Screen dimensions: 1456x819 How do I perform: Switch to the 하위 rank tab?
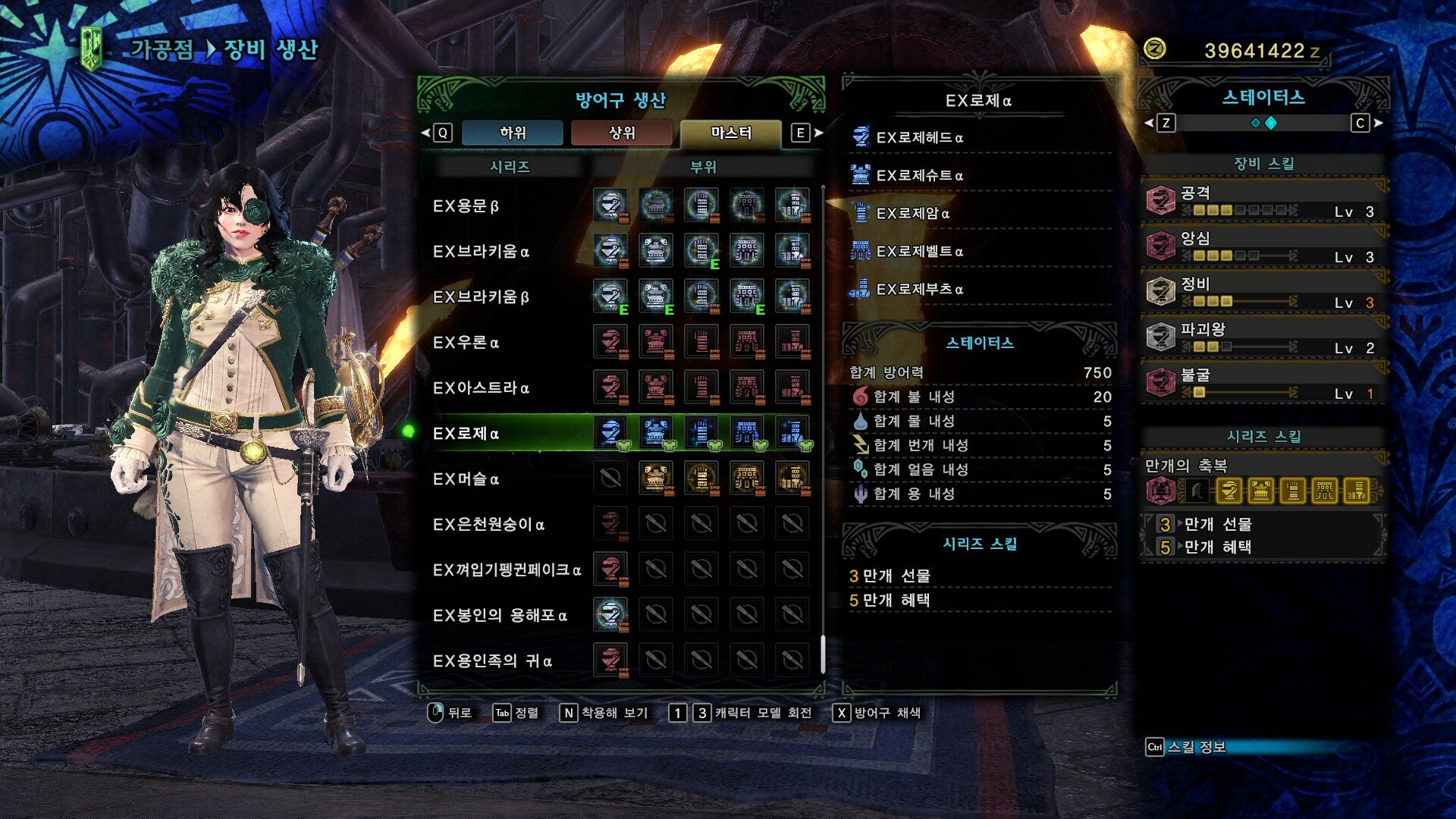[513, 133]
